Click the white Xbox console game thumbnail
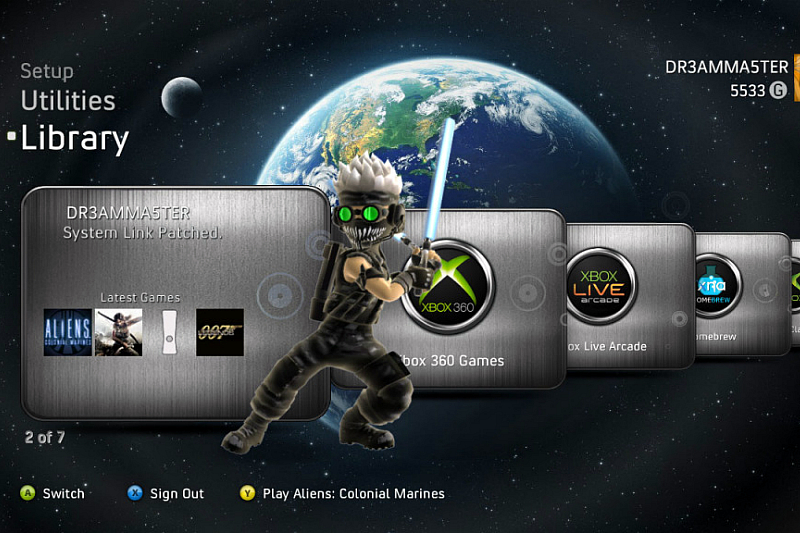The image size is (800, 533). 169,333
